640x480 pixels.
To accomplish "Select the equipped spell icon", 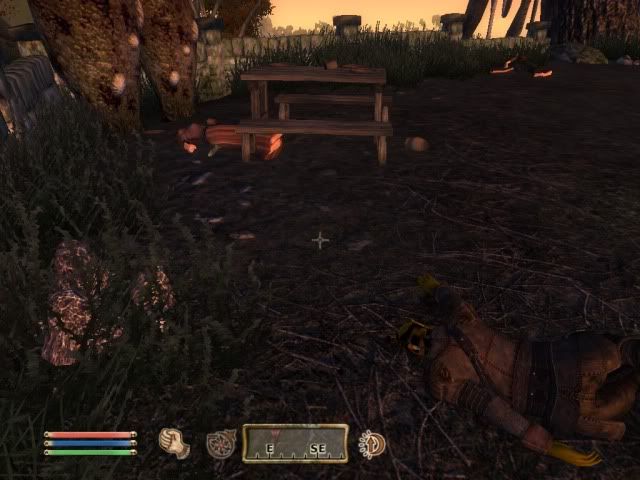I will click(x=220, y=444).
